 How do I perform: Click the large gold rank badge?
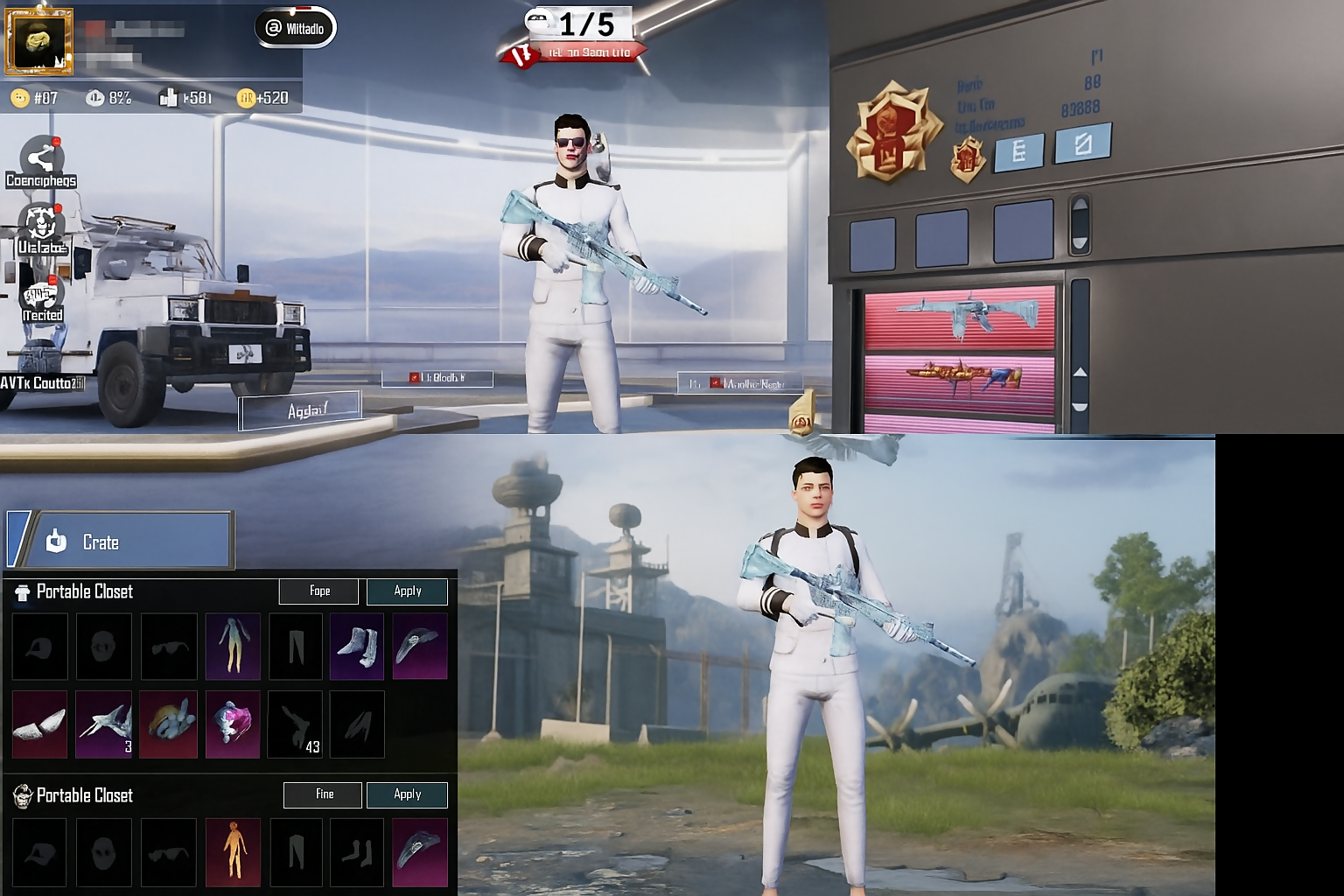pyautogui.click(x=891, y=133)
